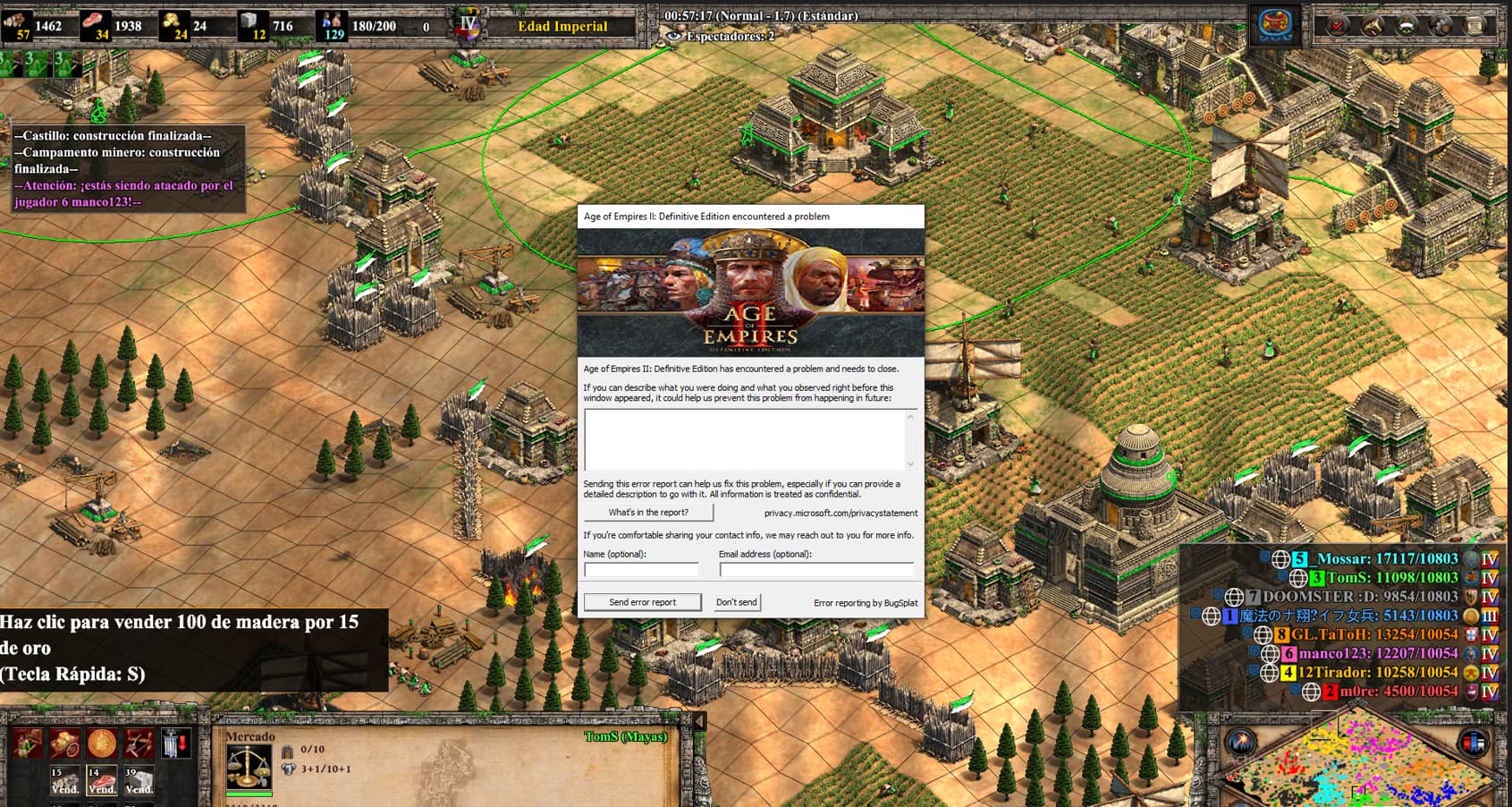Viewport: 1512px width, 807px height.
Task: Click the Vend. stone button showing 39
Action: (x=138, y=780)
